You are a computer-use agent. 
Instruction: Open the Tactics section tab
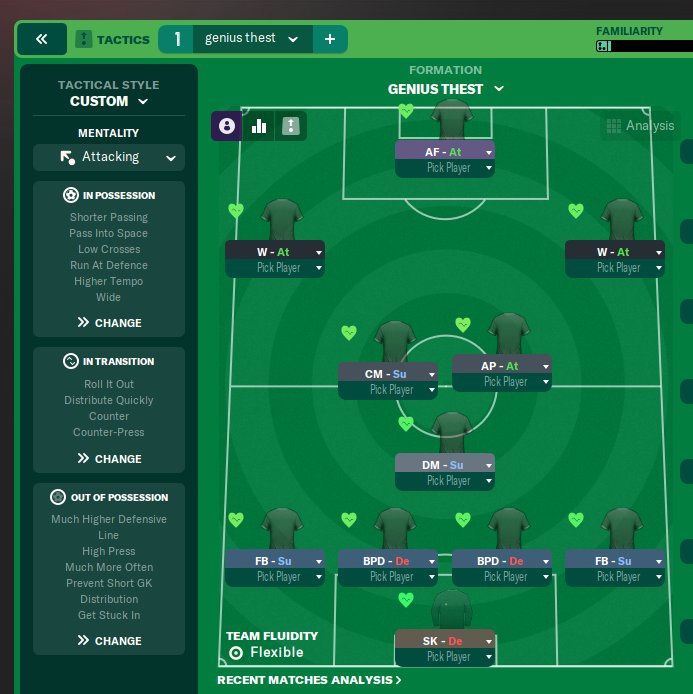113,40
